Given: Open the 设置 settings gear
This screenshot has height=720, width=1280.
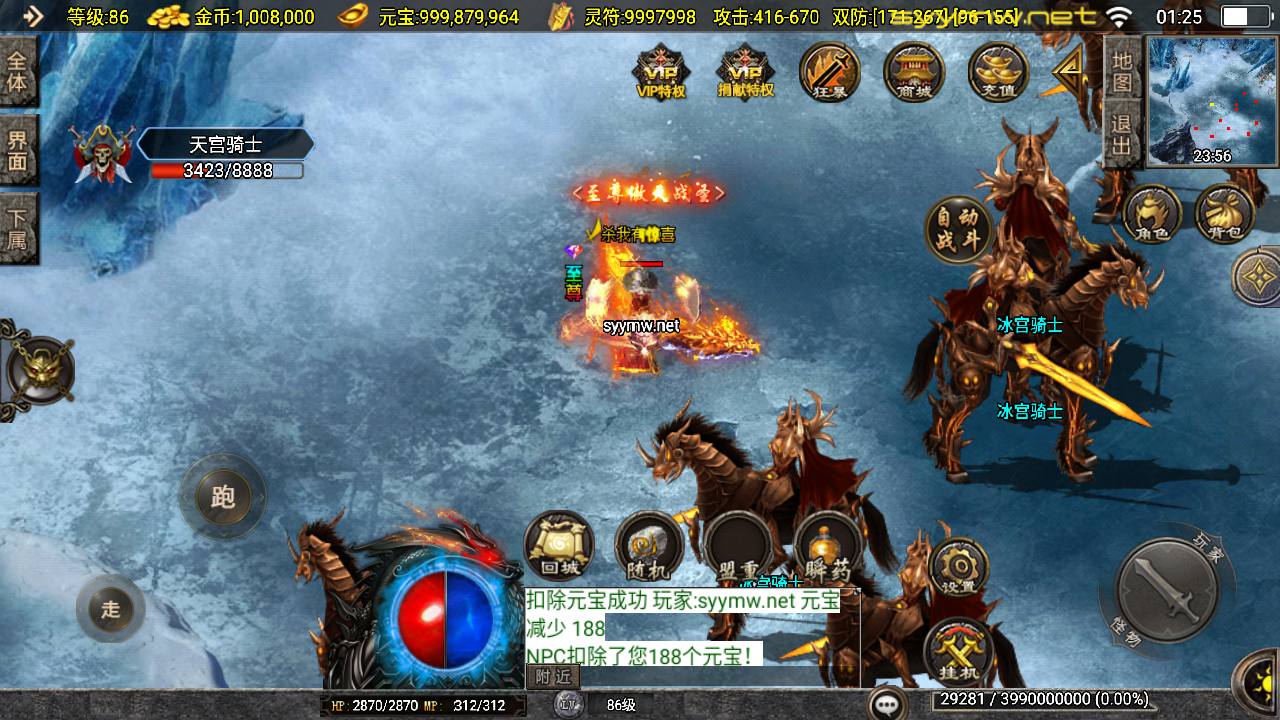Looking at the screenshot, I should (x=958, y=568).
